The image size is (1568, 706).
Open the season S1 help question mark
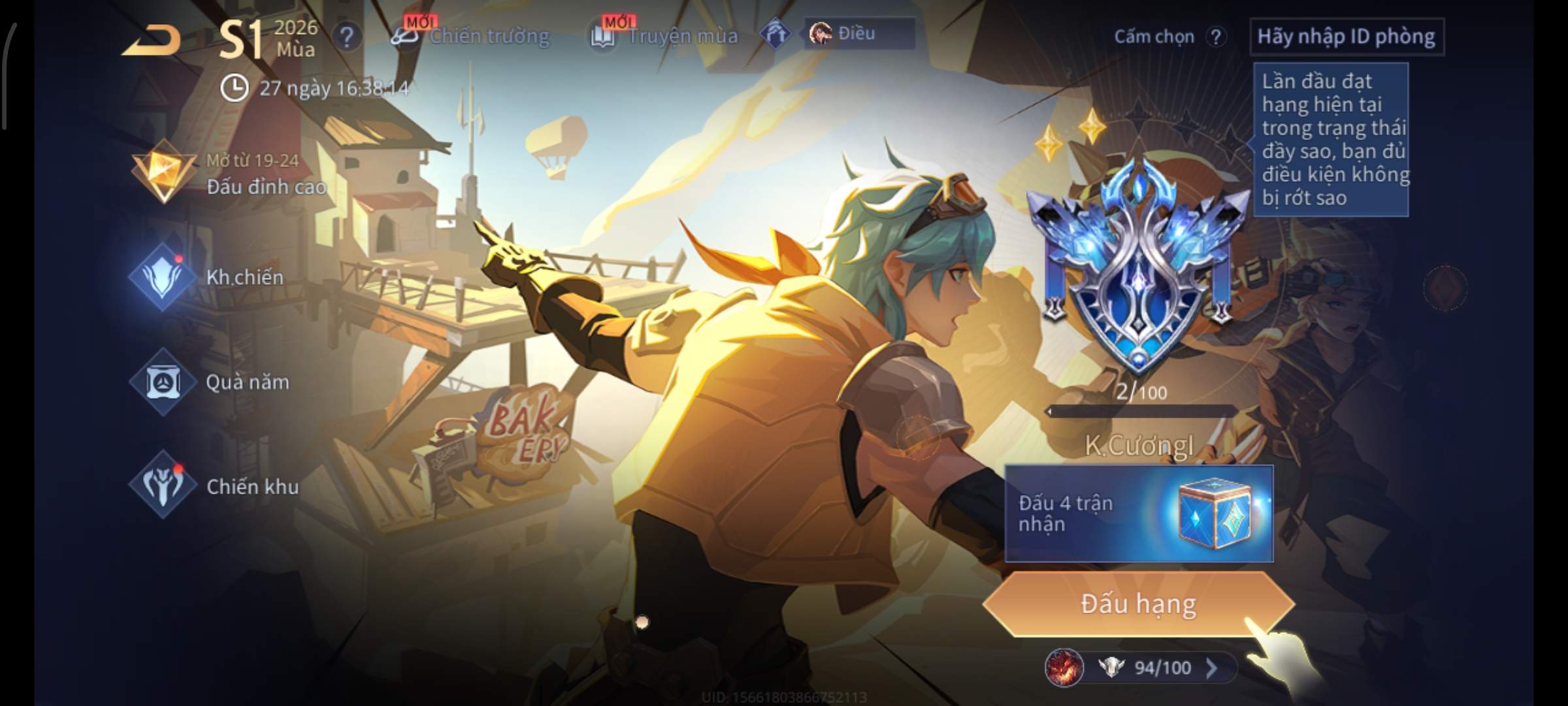point(346,37)
